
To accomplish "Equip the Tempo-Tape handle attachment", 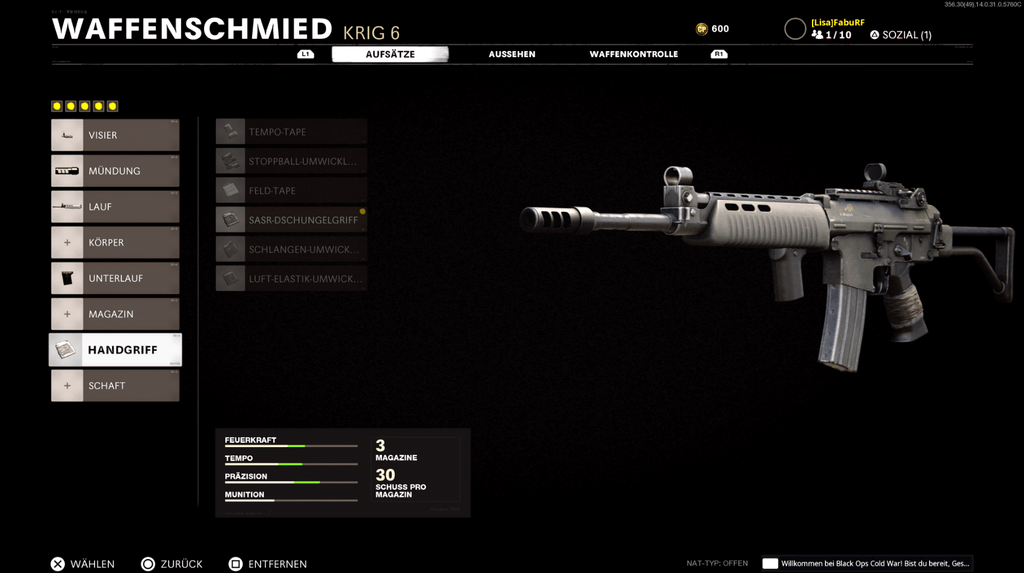I will (x=291, y=132).
